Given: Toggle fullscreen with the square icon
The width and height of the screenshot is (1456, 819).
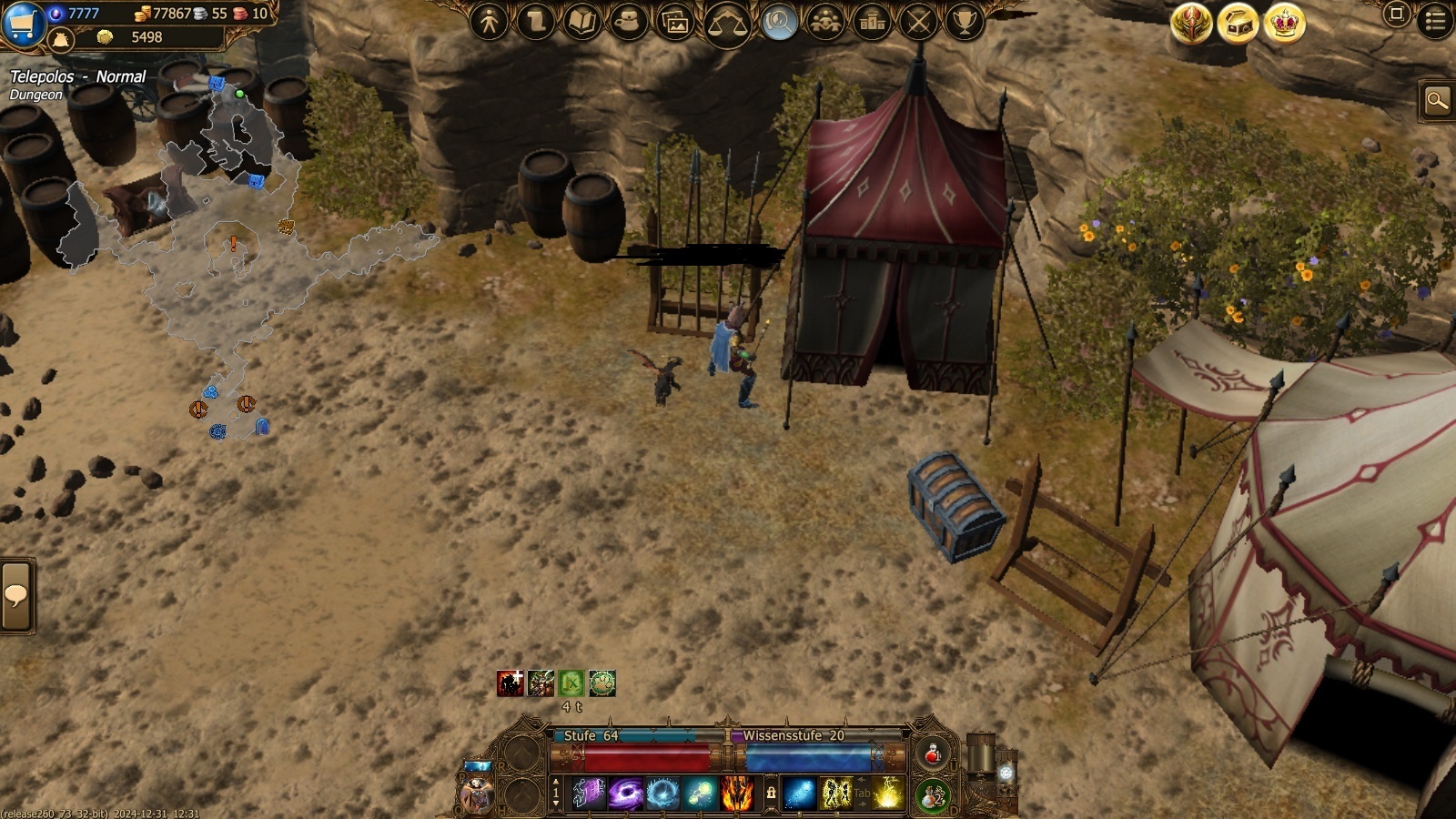Looking at the screenshot, I should pyautogui.click(x=1397, y=14).
